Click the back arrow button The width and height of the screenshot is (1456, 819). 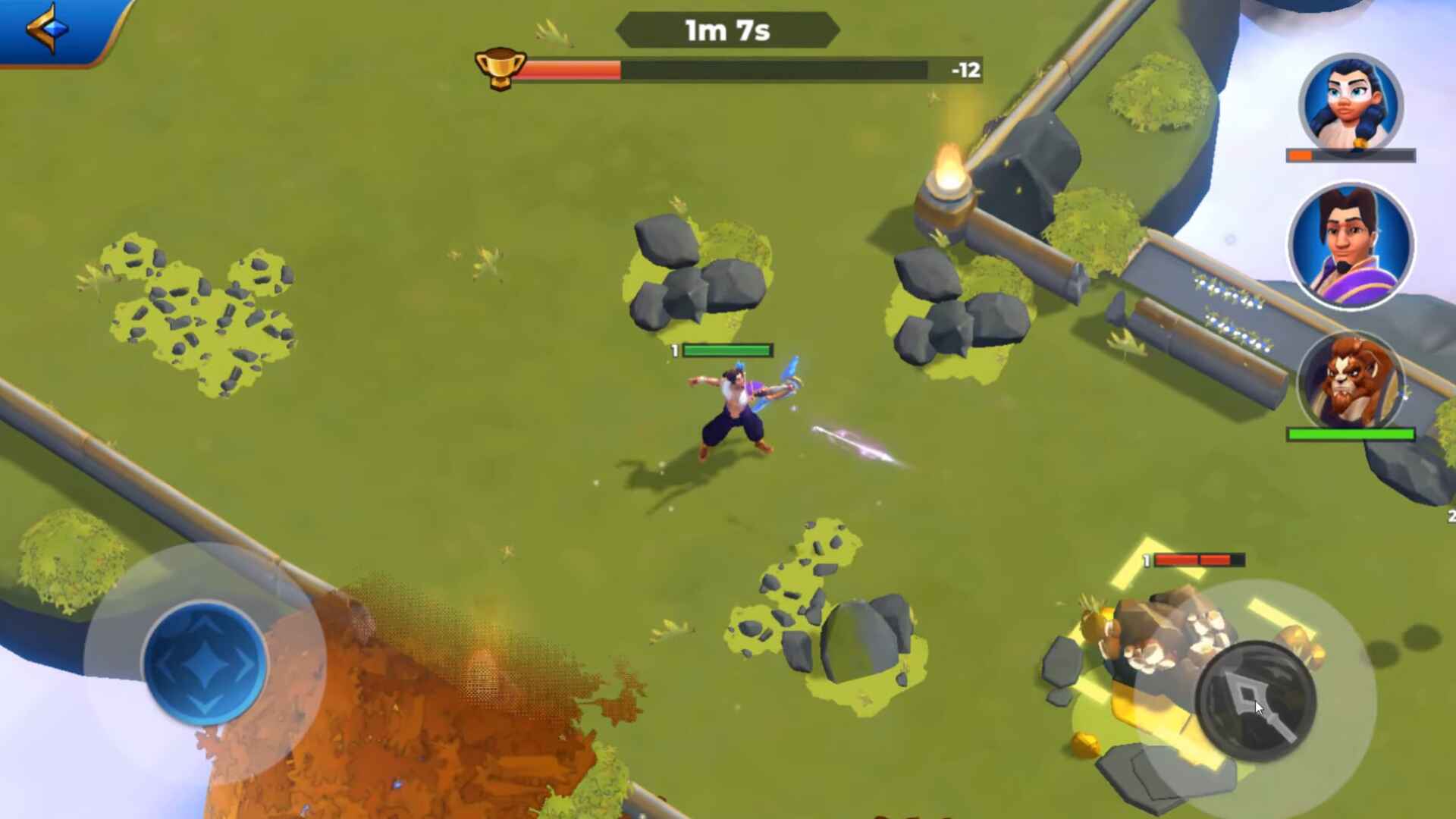point(49,29)
